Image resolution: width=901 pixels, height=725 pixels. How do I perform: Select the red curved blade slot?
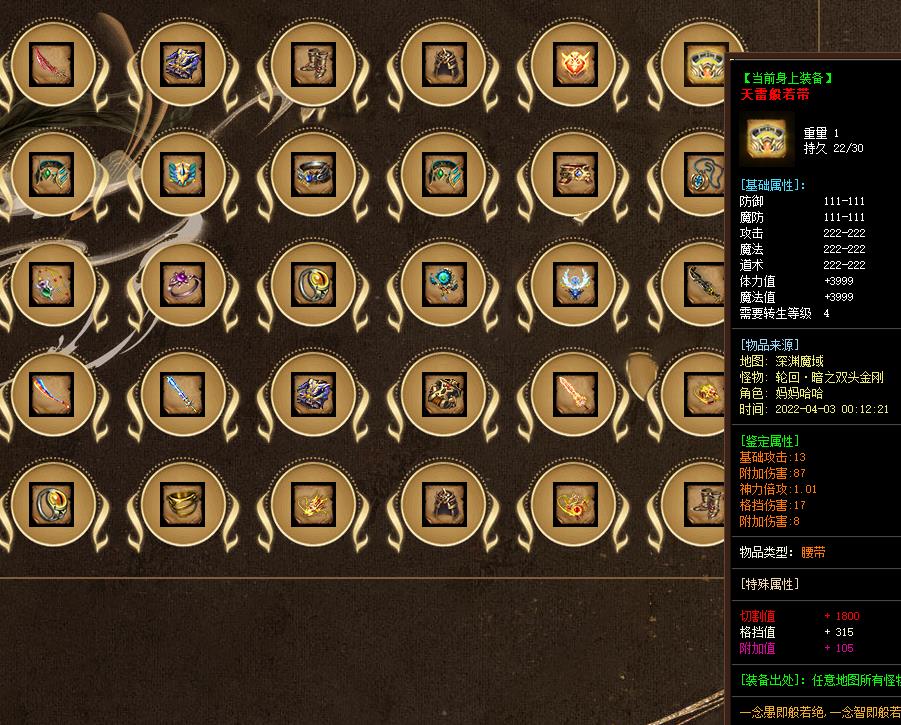[x=52, y=65]
